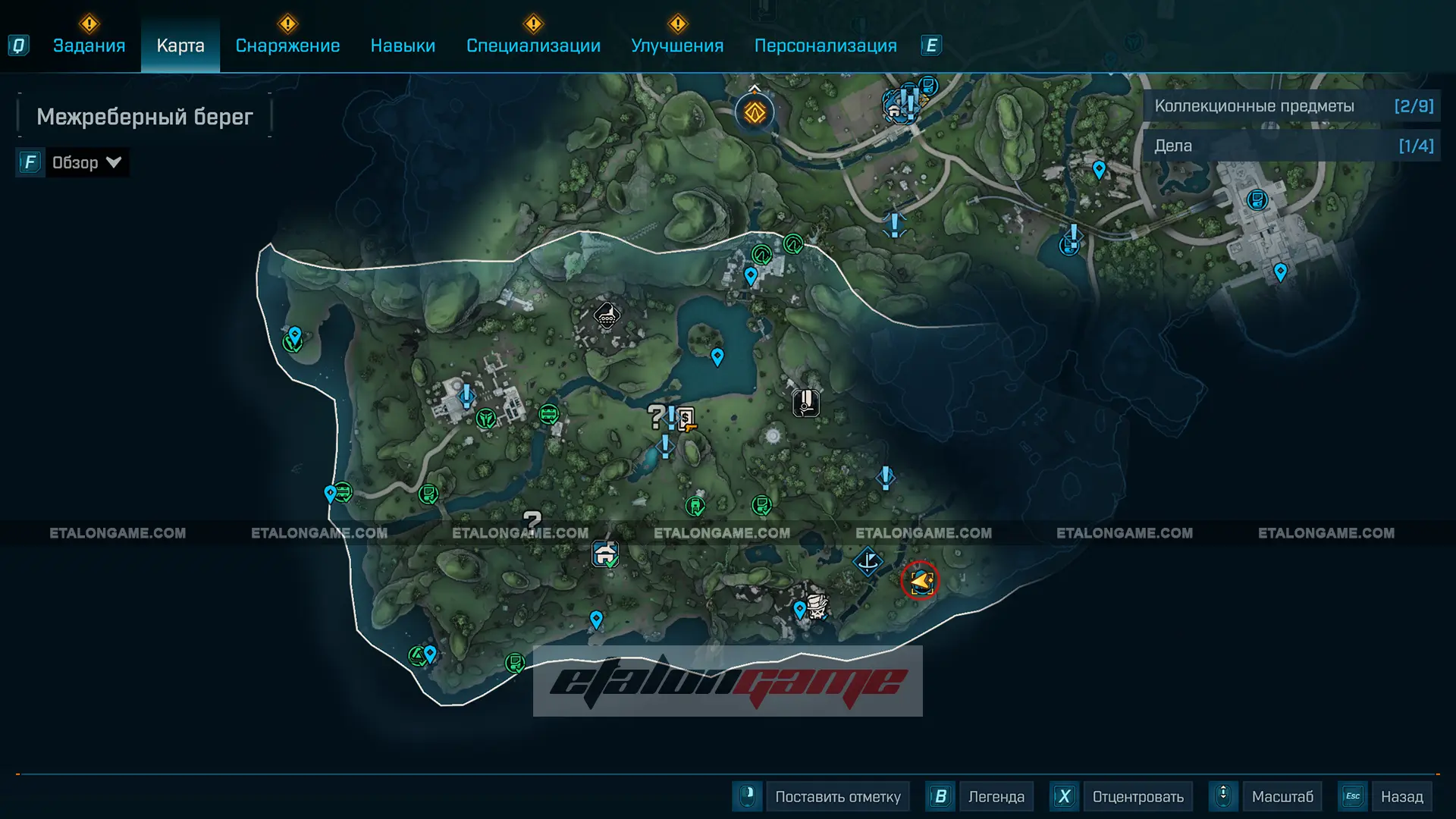
Task: Open the Легенда map legend
Action: click(x=996, y=796)
